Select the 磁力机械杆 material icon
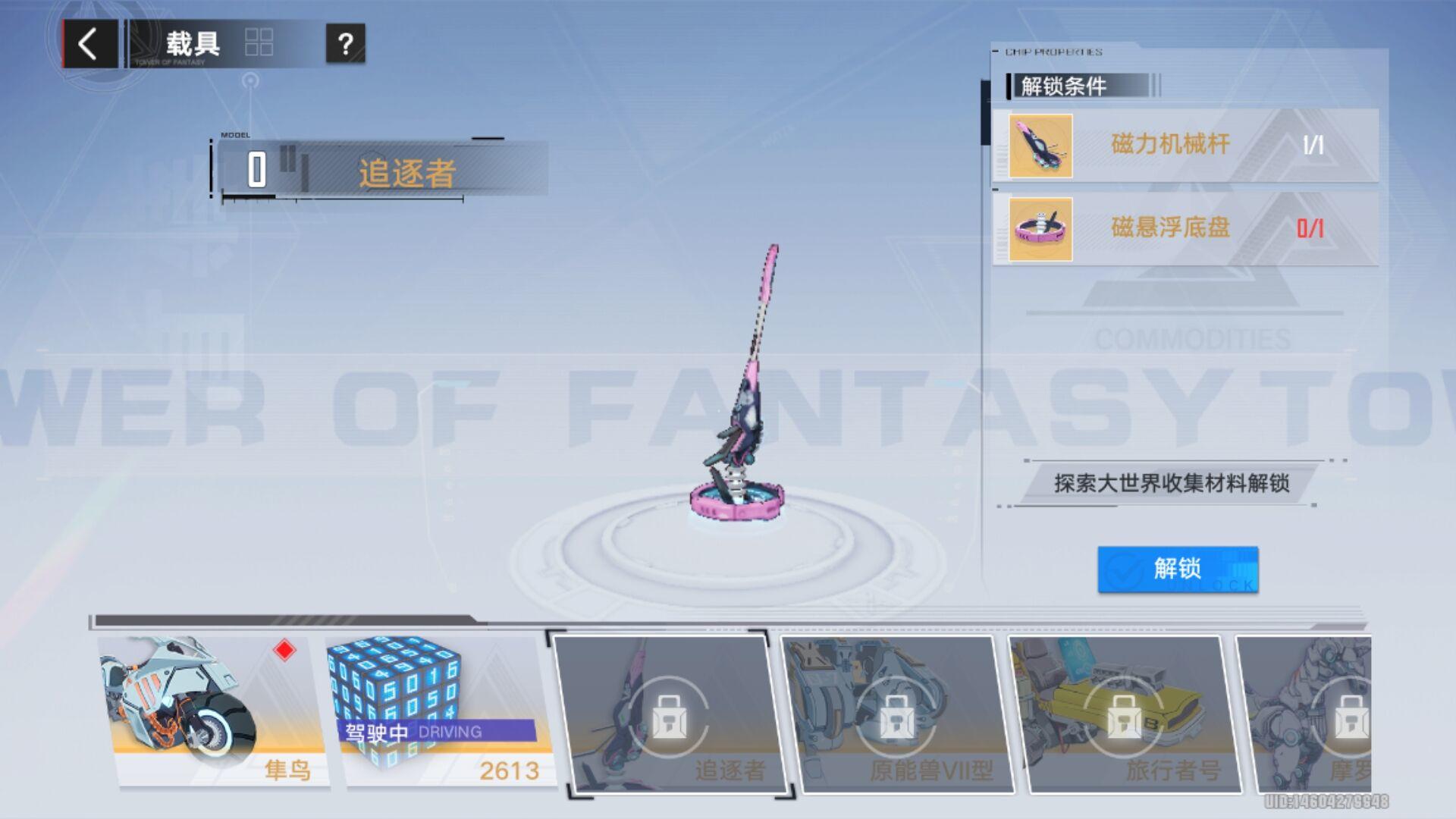This screenshot has height=819, width=1456. [x=1040, y=146]
